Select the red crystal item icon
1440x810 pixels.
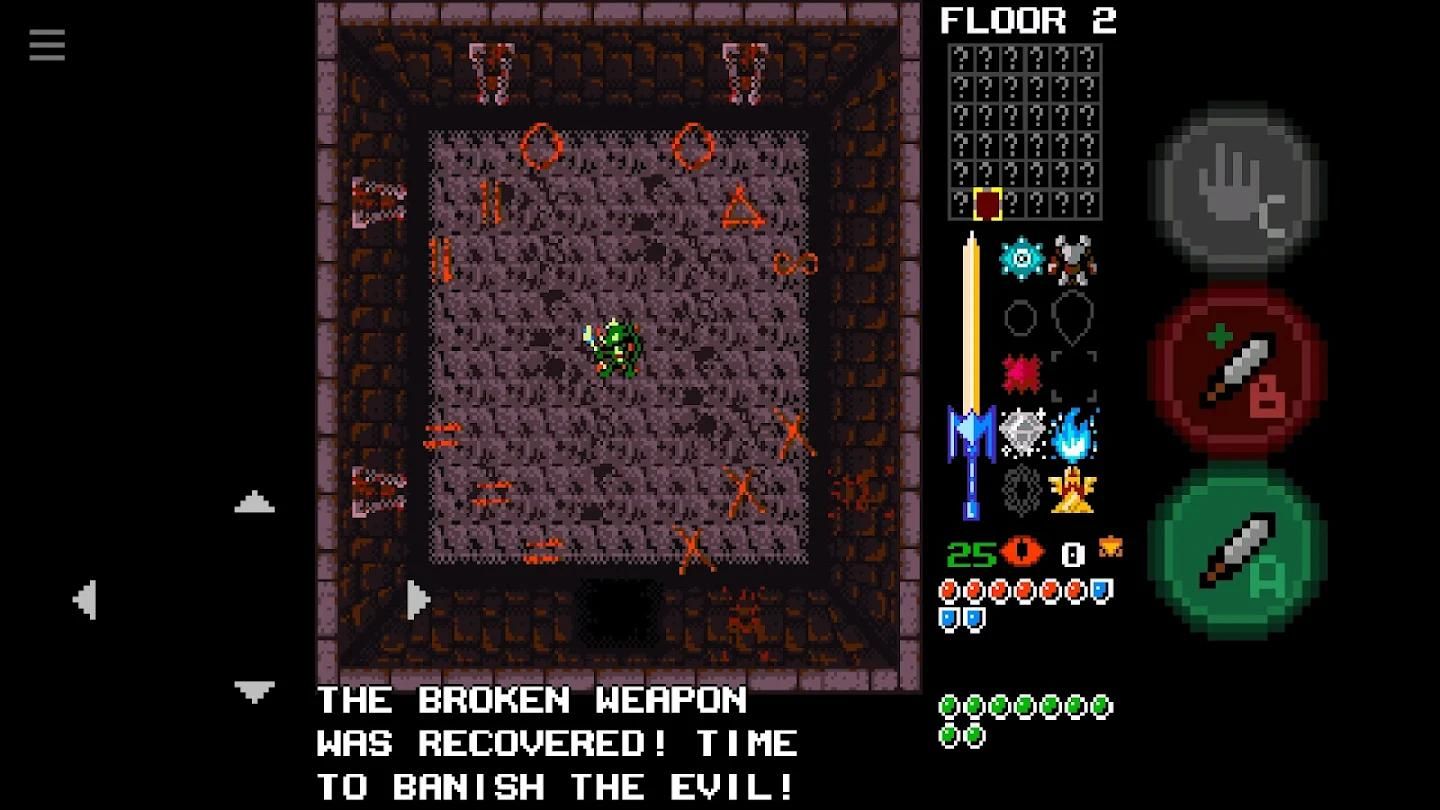[x=1021, y=375]
